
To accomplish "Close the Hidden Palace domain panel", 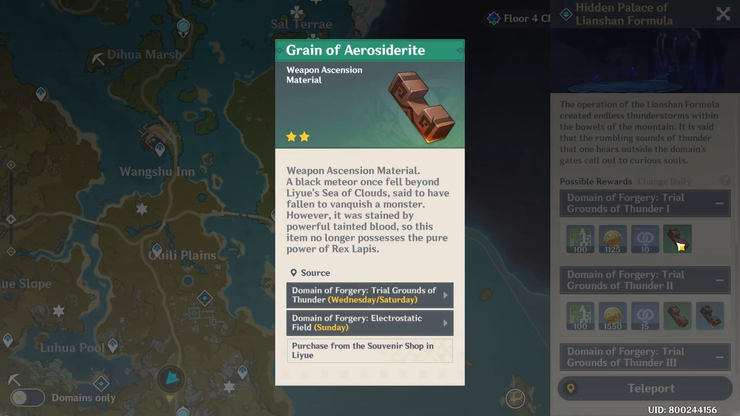I will coord(723,14).
